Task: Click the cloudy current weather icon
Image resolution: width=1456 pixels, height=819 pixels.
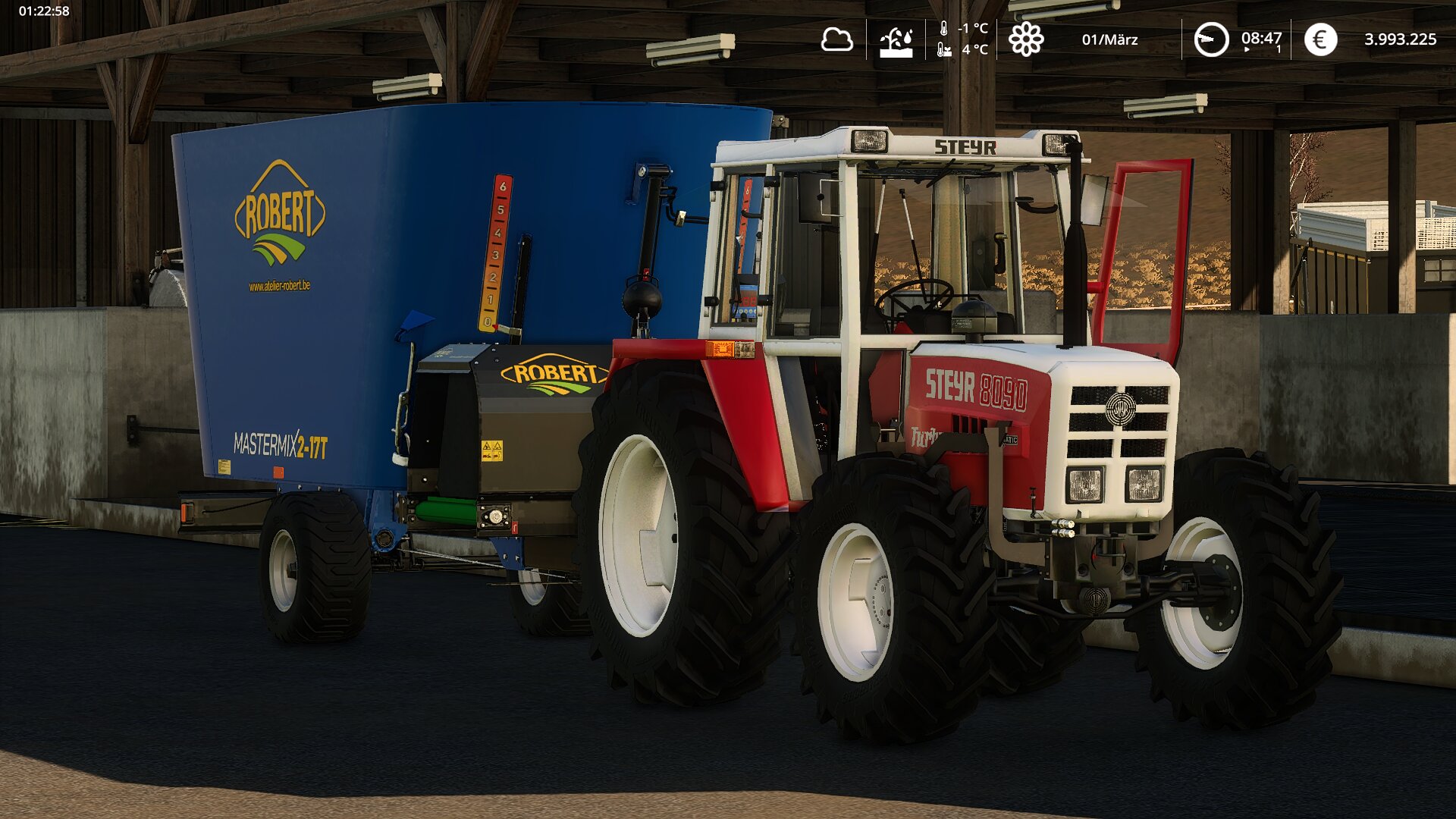Action: [x=836, y=39]
